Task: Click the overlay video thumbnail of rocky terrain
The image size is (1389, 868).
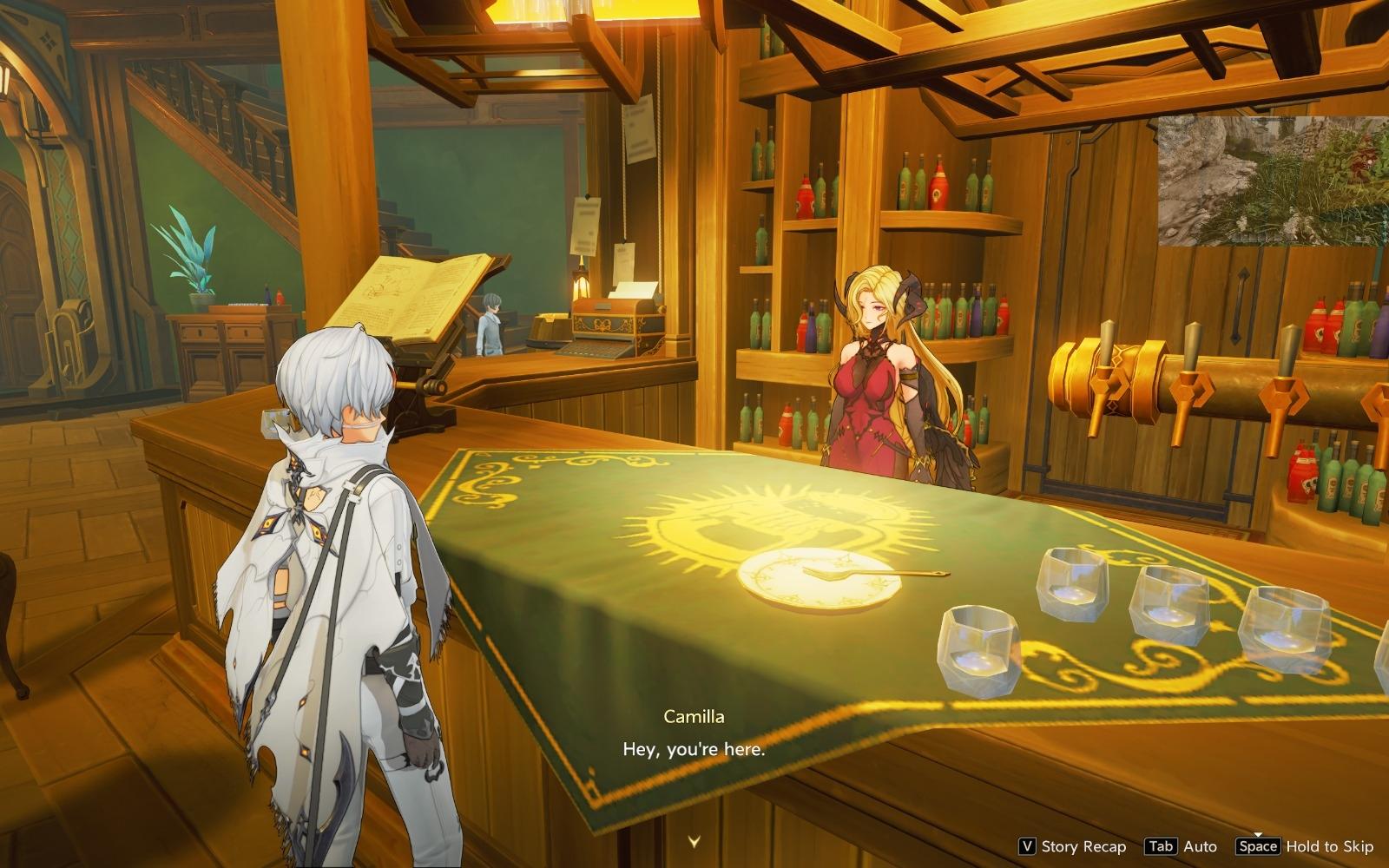Action: coord(1273,181)
